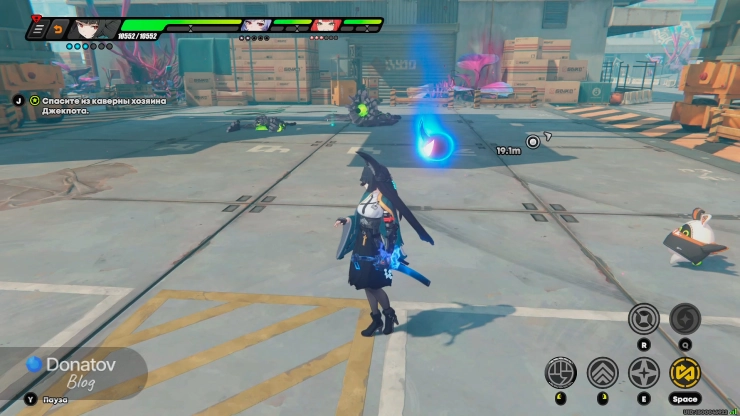Use the four-point star special skill
Image resolution: width=740 pixels, height=416 pixels.
click(x=643, y=372)
